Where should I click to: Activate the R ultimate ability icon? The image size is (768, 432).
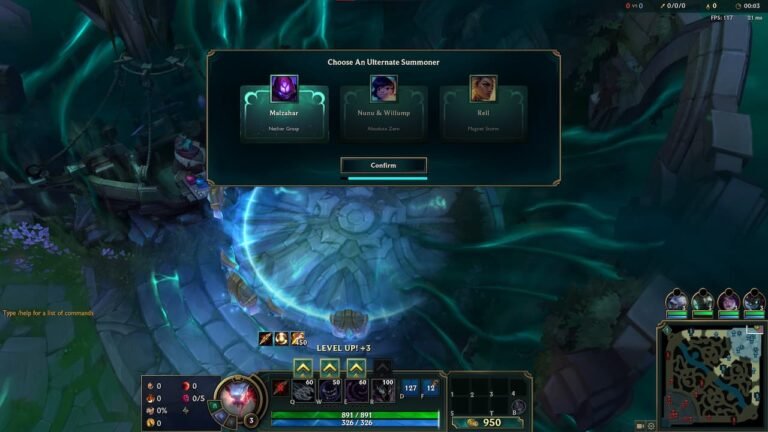coord(383,391)
